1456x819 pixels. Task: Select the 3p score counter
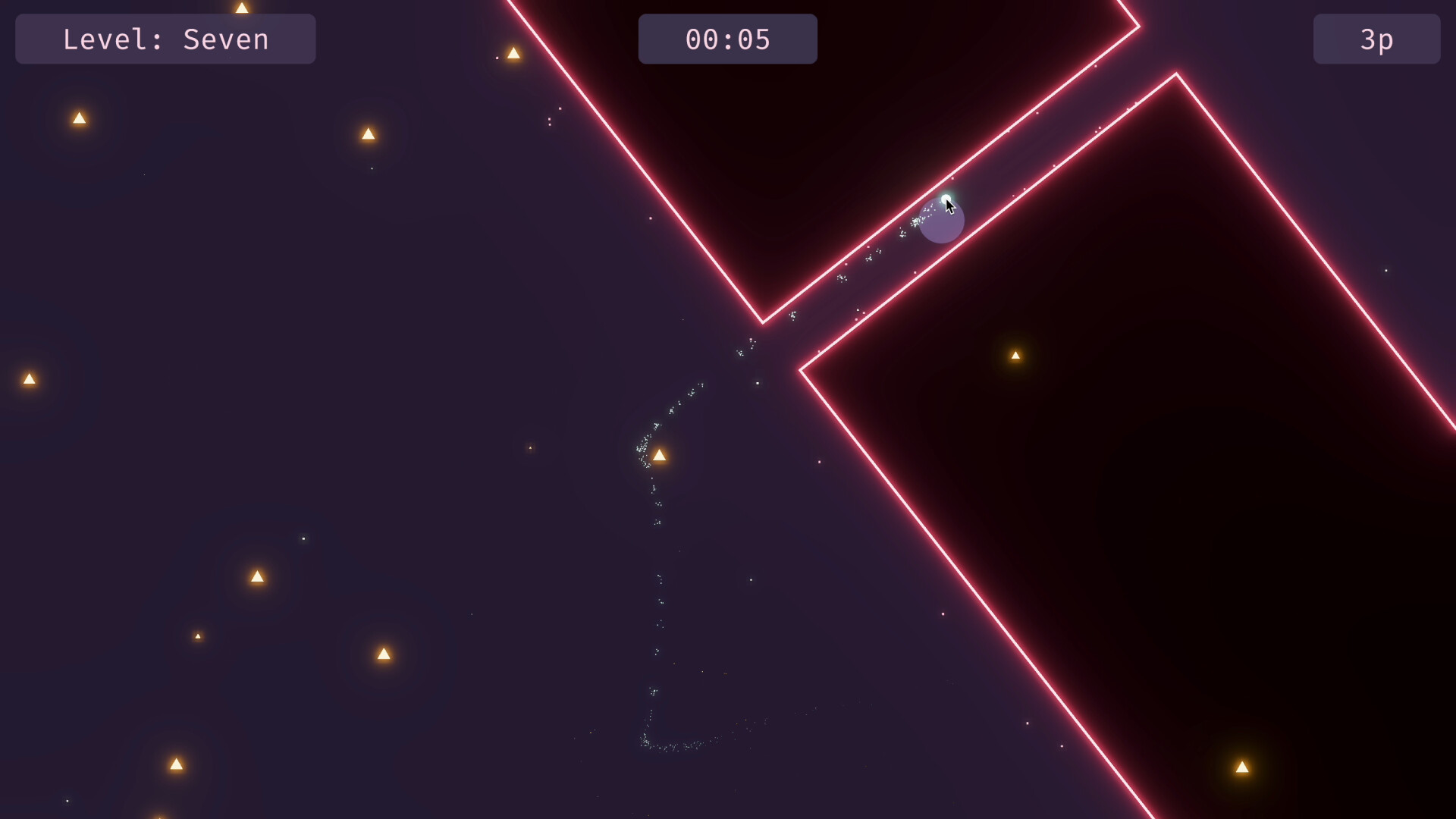pyautogui.click(x=1376, y=39)
